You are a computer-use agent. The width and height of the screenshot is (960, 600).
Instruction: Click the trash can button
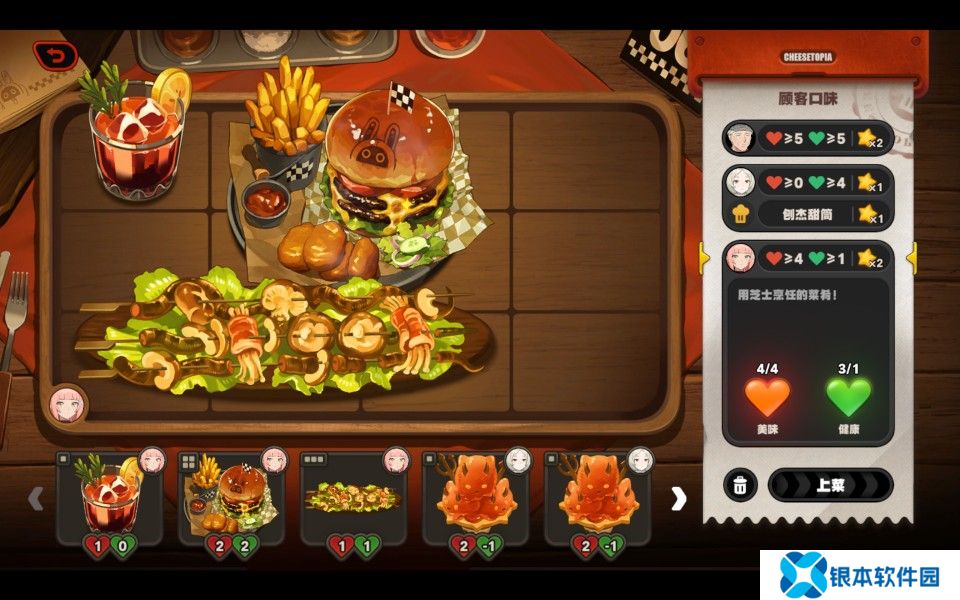click(x=740, y=485)
